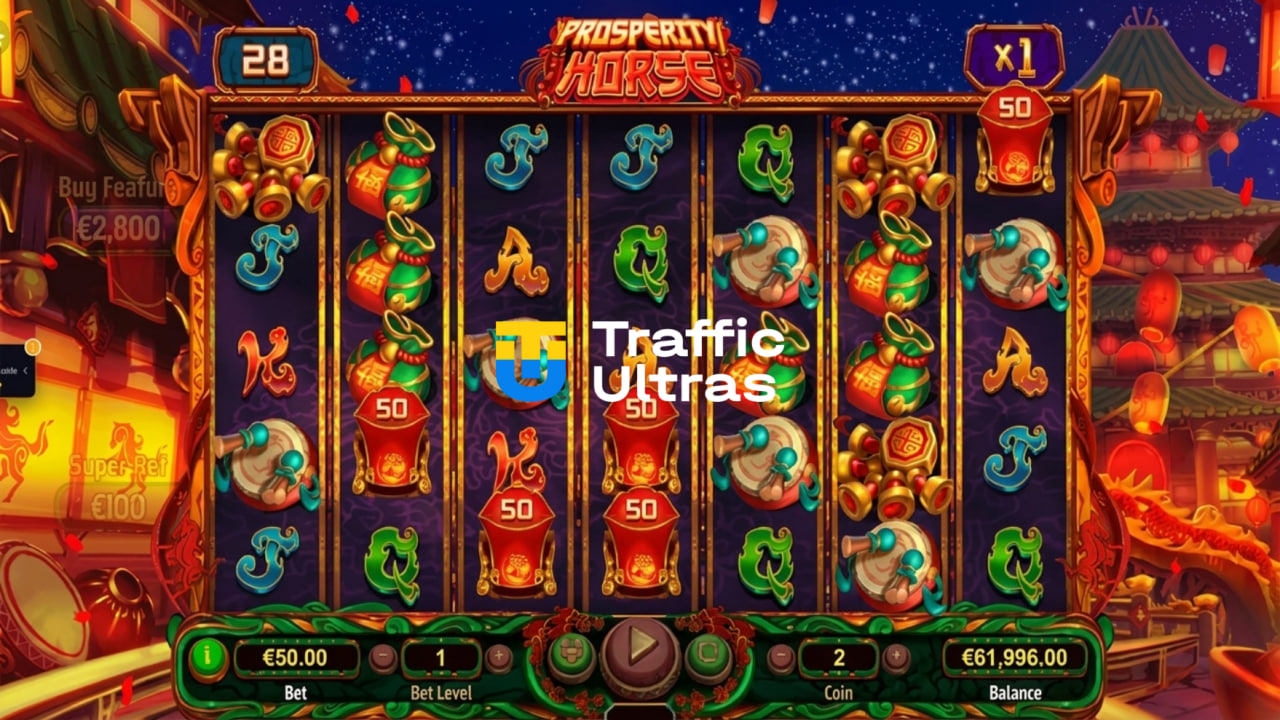Raise the Coin value with plus
This screenshot has width=1280, height=720.
click(x=897, y=658)
